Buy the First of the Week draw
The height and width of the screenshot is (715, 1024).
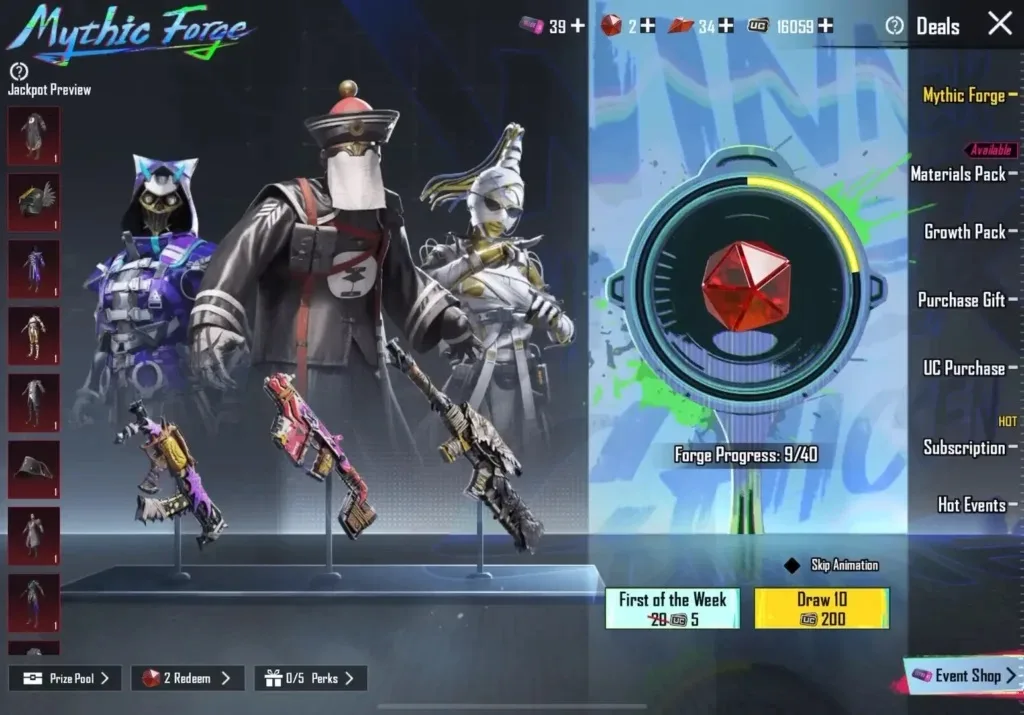672,608
